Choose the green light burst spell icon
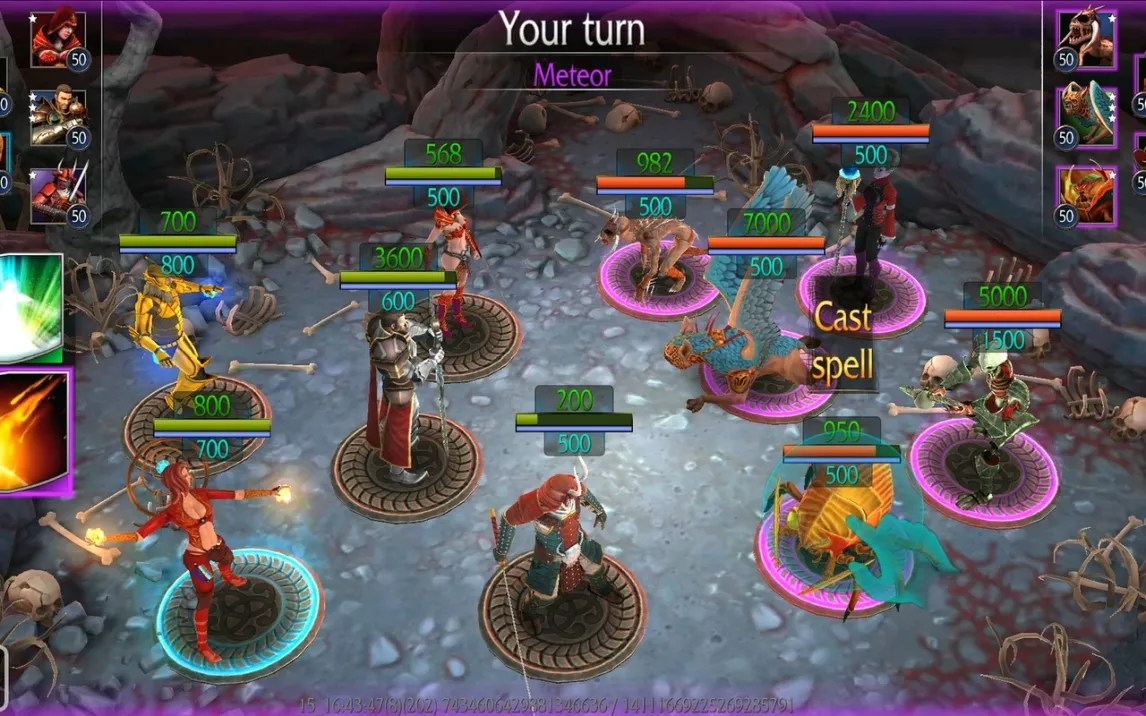 [30, 308]
